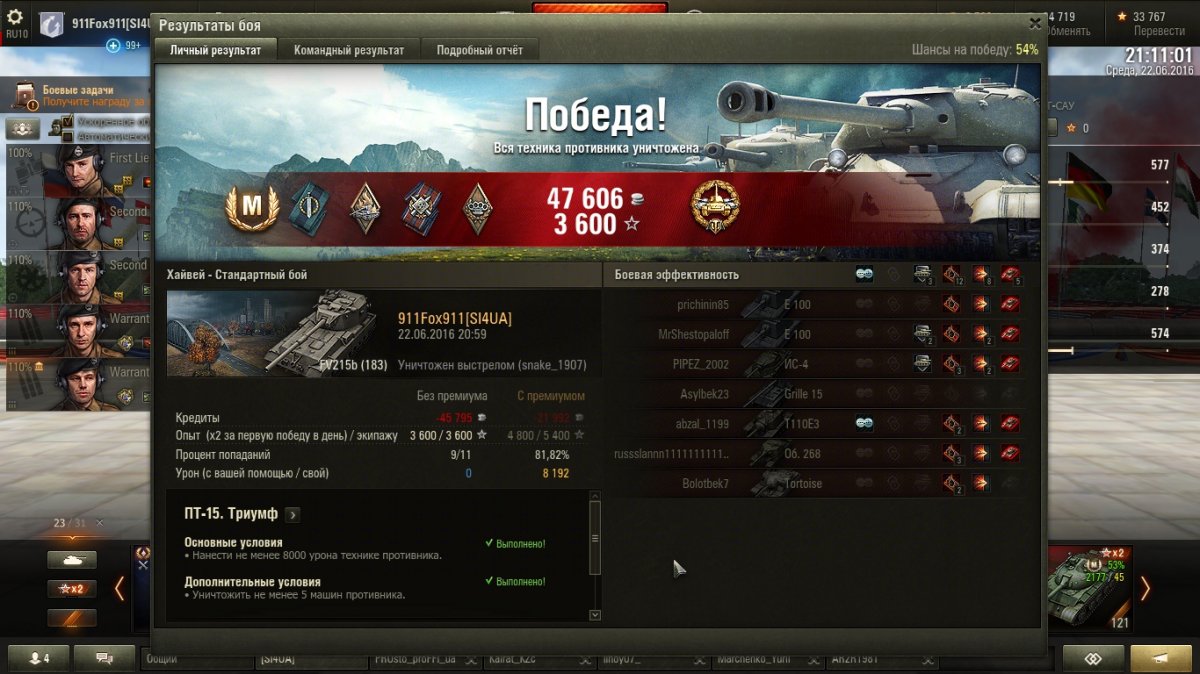The height and width of the screenshot is (674, 1200).
Task: Click the Mastery badge M medal
Action: point(252,210)
